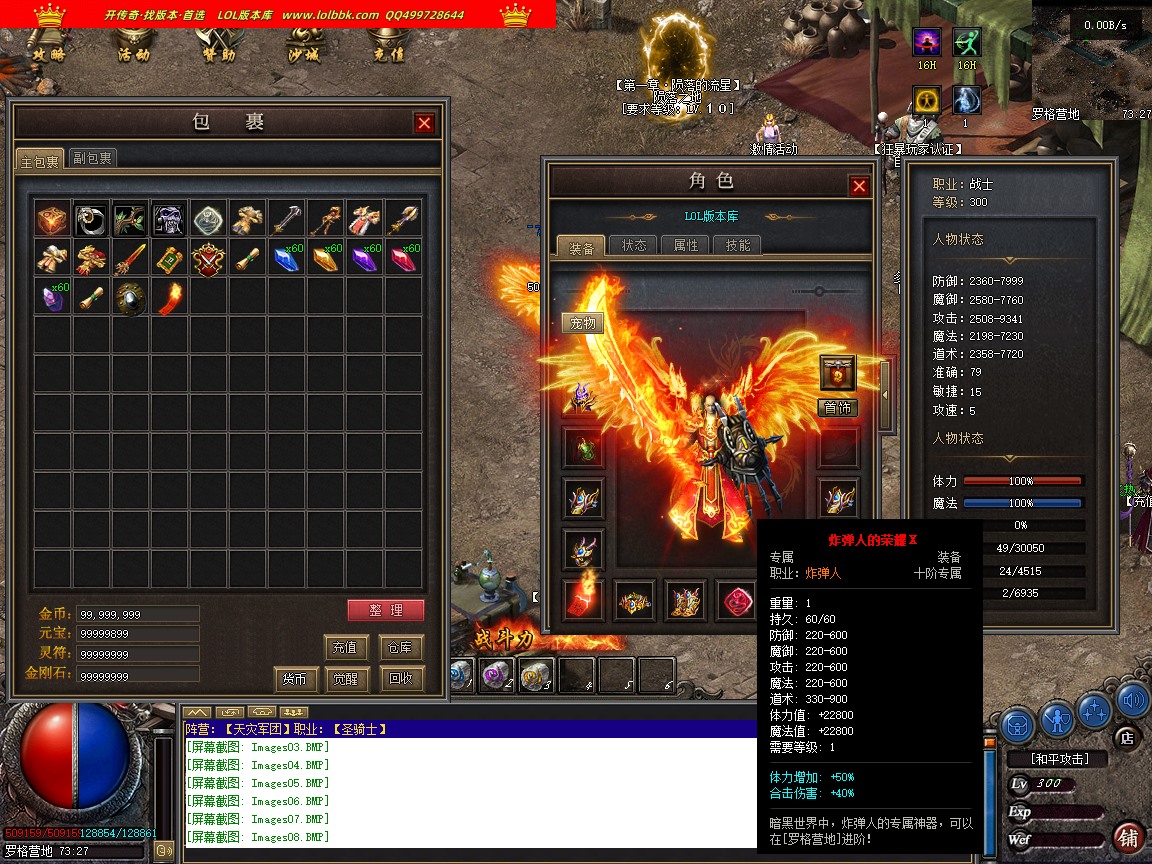The height and width of the screenshot is (864, 1152).
Task: Open the 活动 events menu
Action: (134, 53)
